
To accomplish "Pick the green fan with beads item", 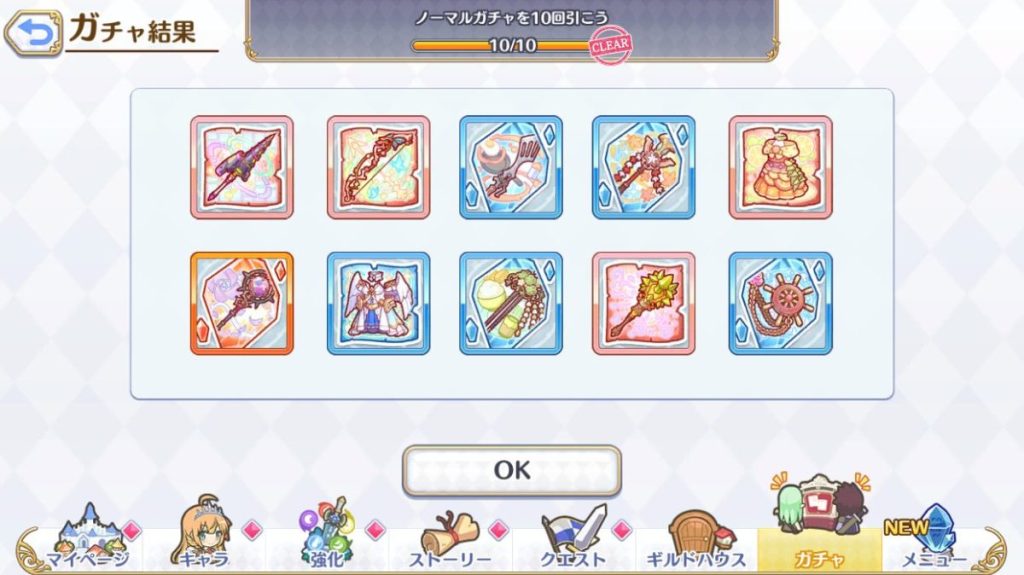I will [x=511, y=303].
